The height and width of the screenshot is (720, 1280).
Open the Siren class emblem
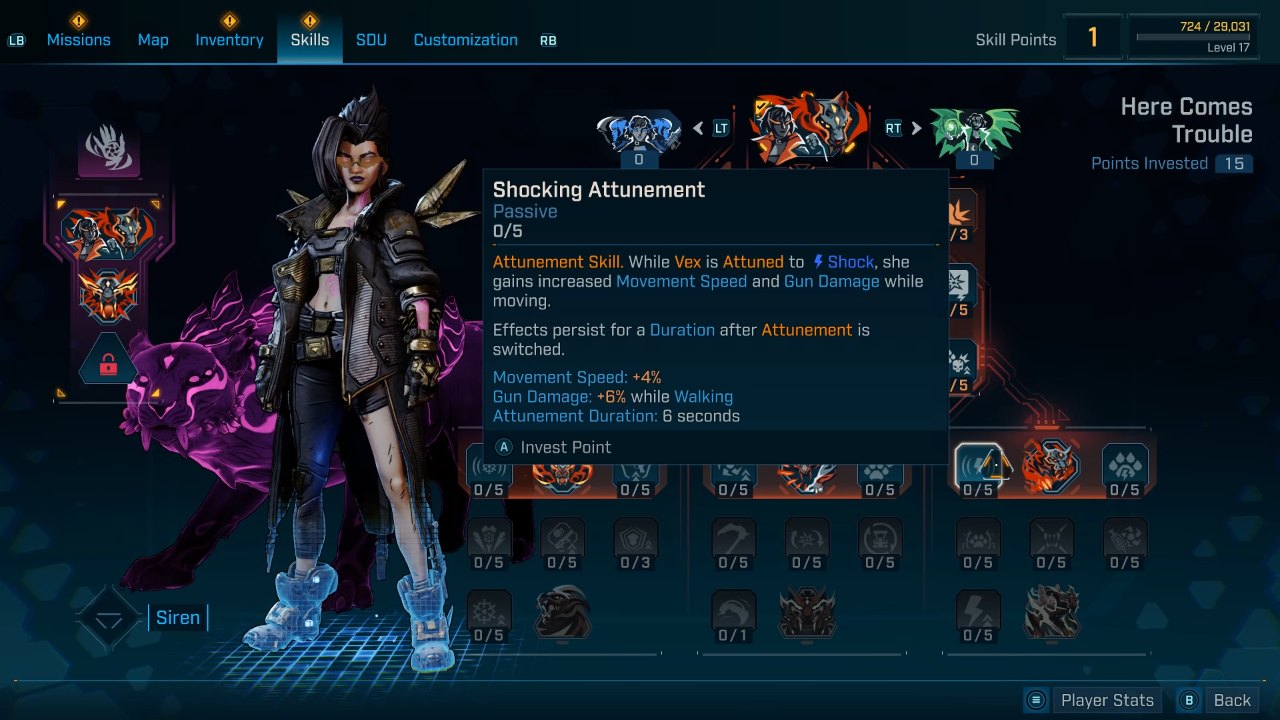coord(109,618)
